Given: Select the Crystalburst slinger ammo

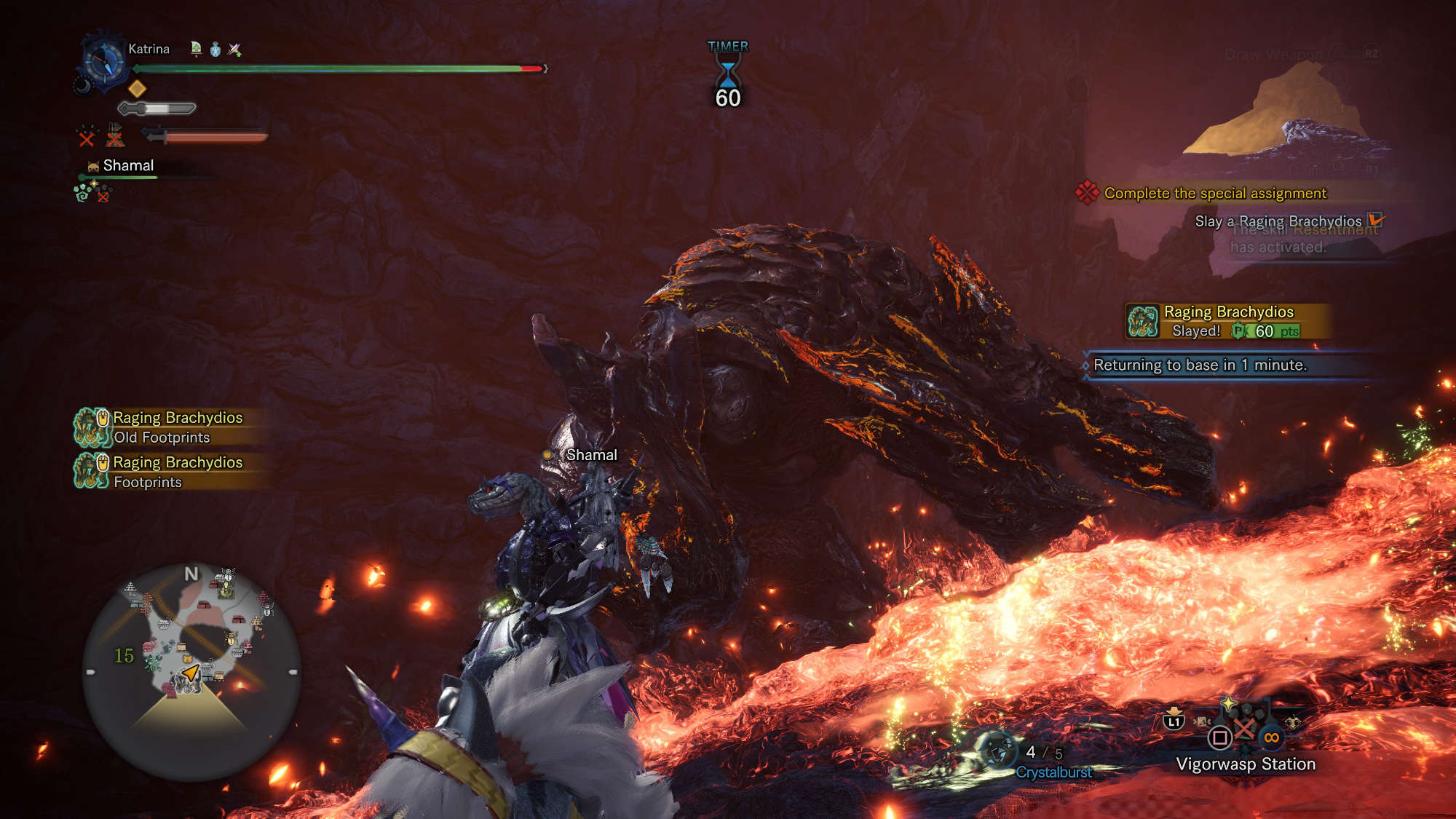Looking at the screenshot, I should (1053, 772).
